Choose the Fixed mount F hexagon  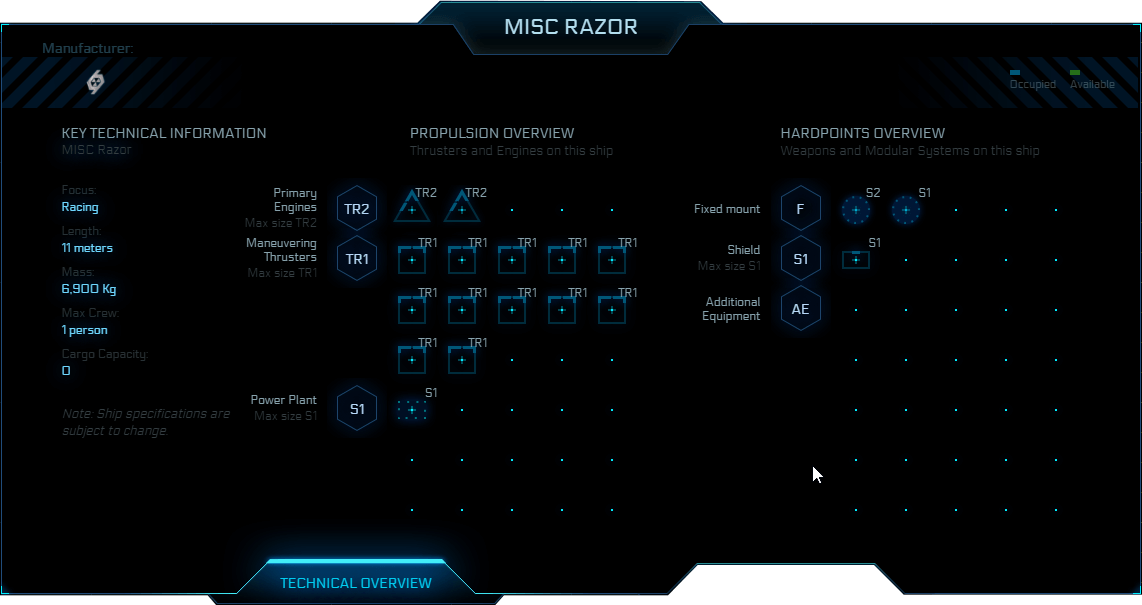pos(801,209)
